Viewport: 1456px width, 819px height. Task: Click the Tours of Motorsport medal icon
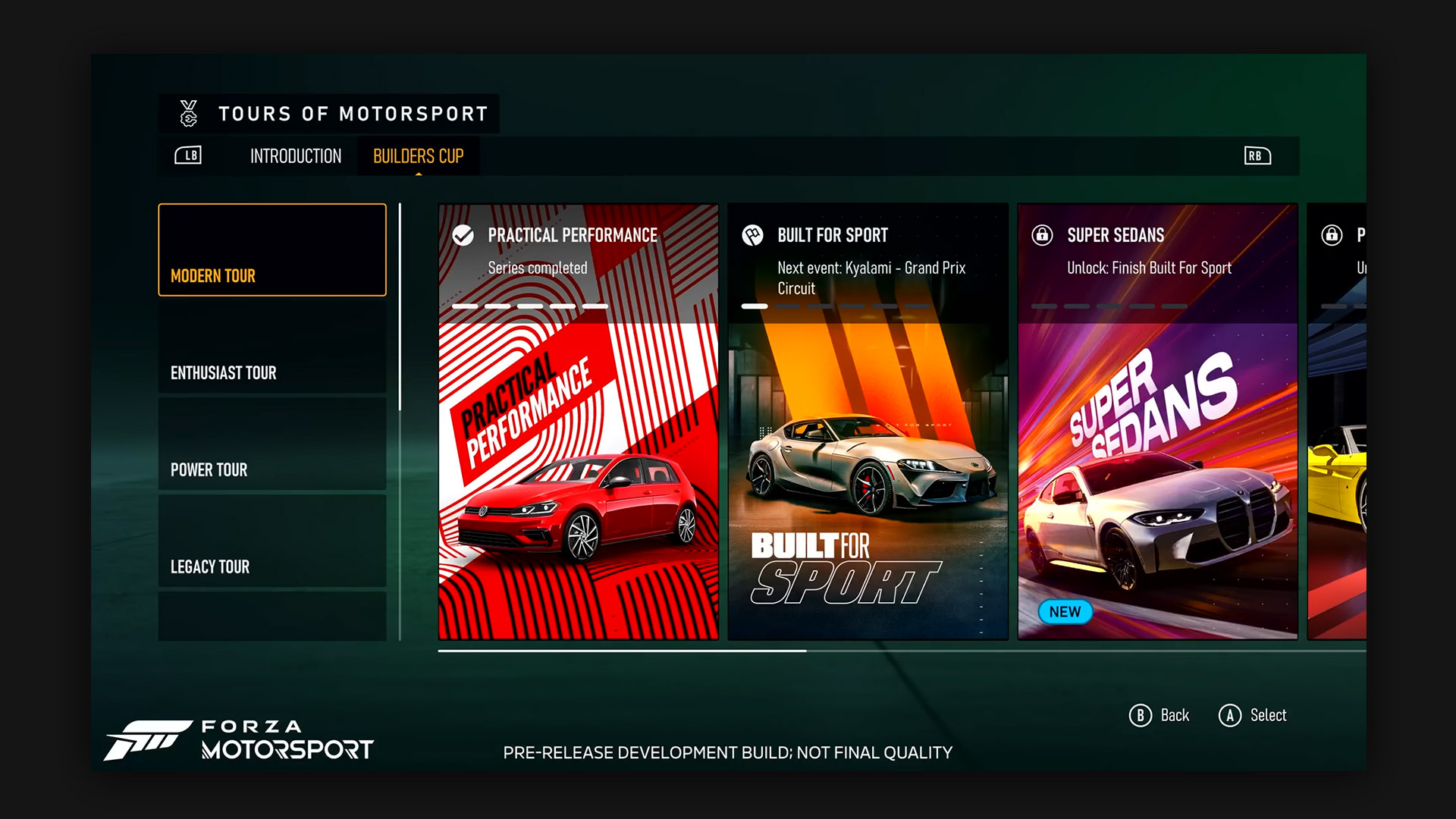(x=187, y=114)
